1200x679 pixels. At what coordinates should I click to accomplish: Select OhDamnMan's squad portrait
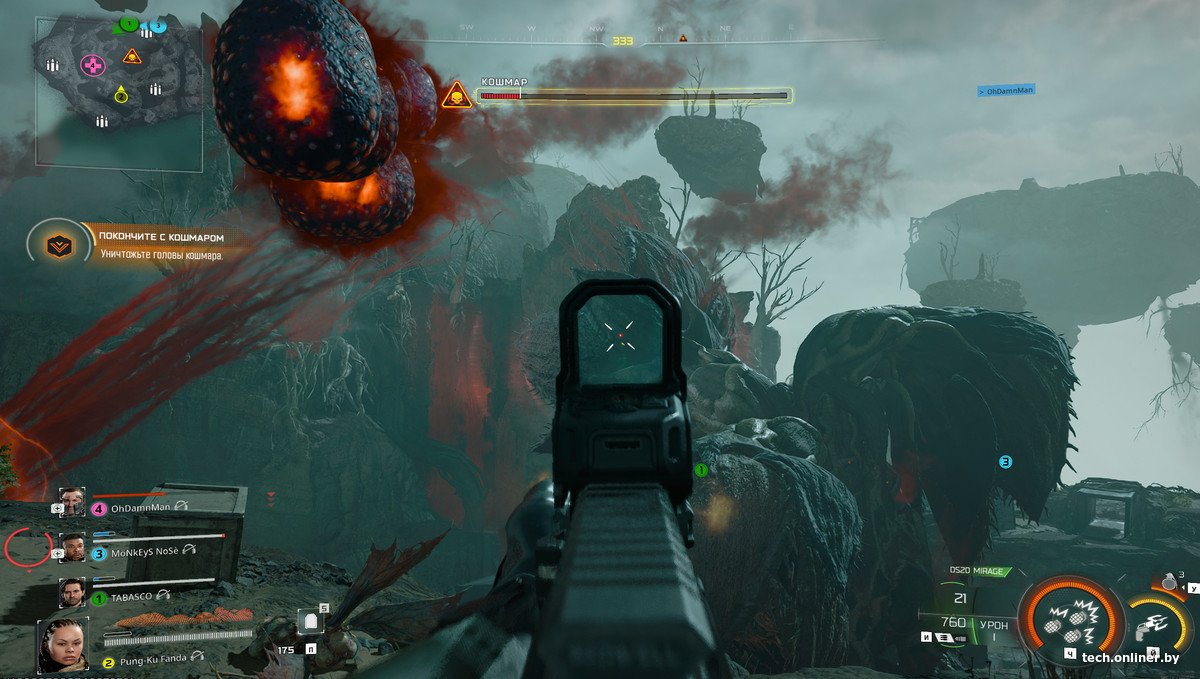tap(72, 502)
